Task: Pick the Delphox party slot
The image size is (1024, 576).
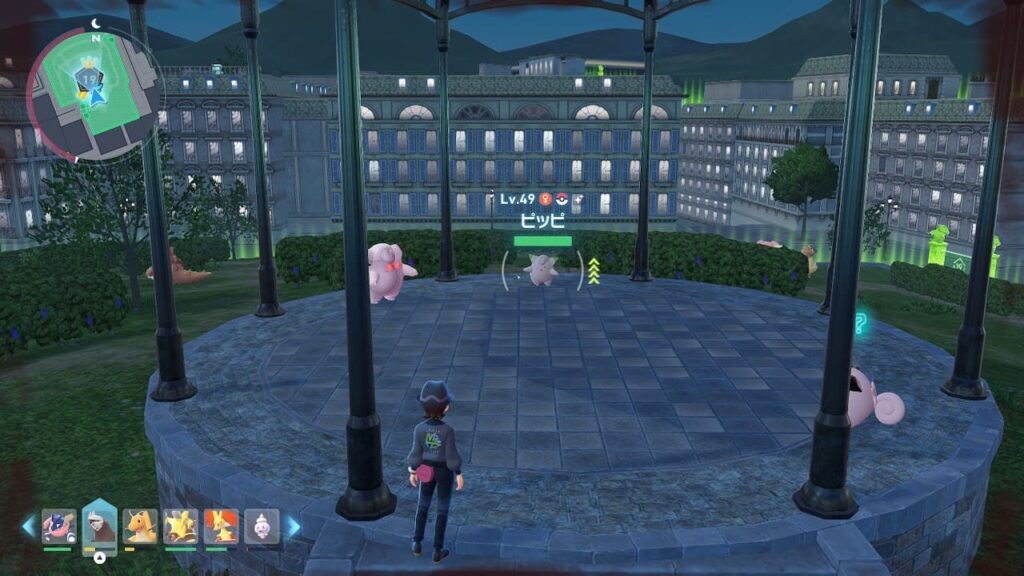Action: pos(221,526)
